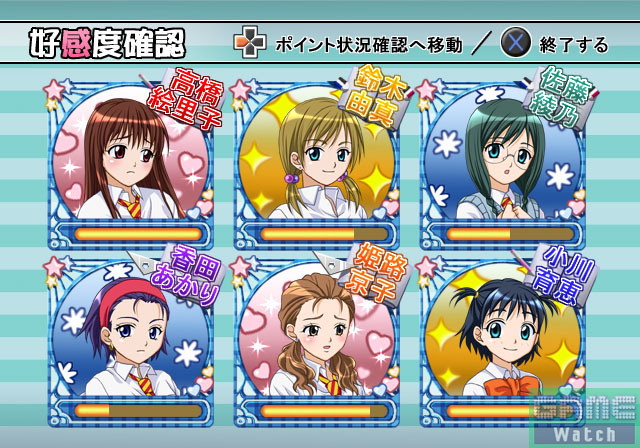Pick the 佐藤綾乃 character card
This screenshot has width=640, height=448.
501,160
